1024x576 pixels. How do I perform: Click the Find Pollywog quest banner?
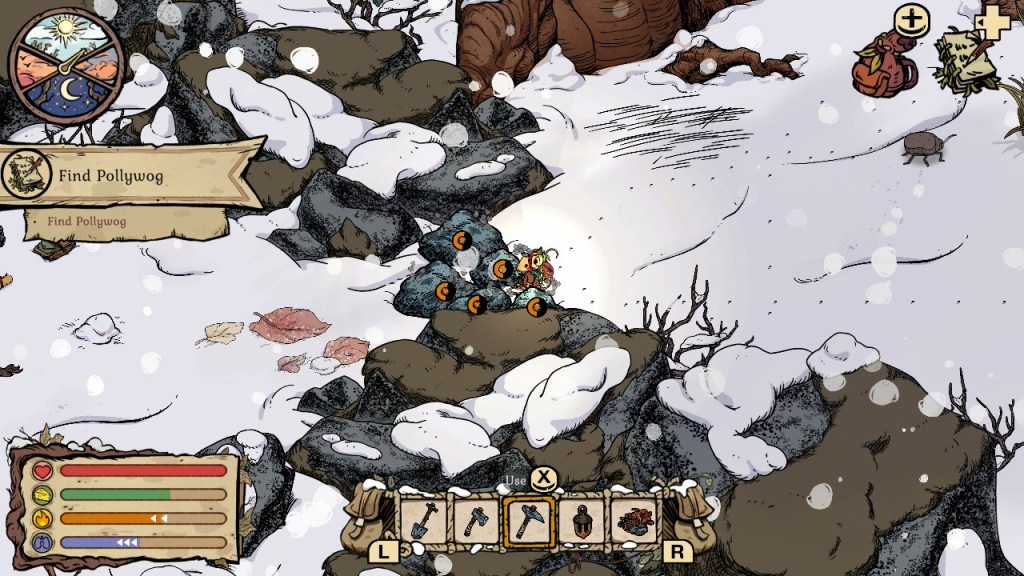pyautogui.click(x=130, y=176)
